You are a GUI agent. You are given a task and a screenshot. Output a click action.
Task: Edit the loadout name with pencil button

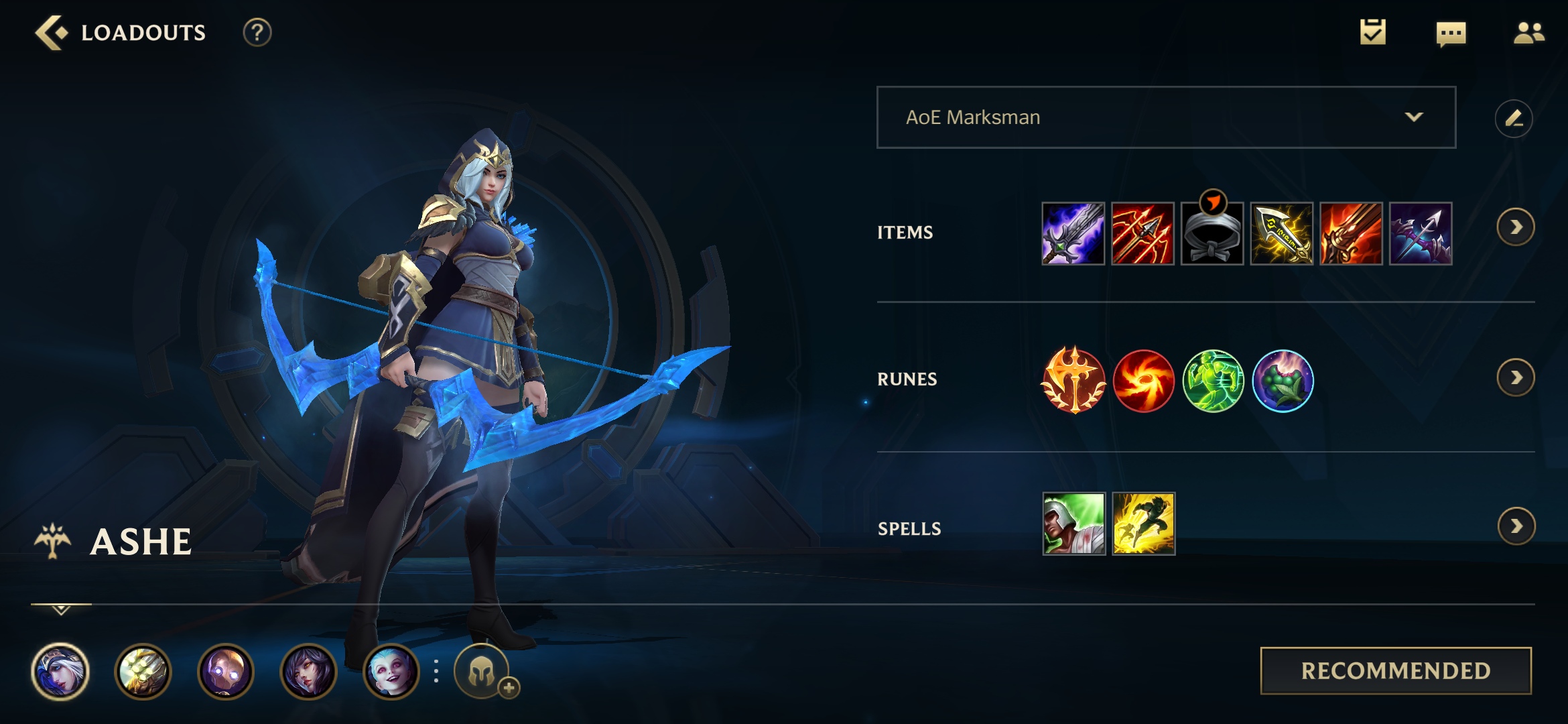tap(1513, 119)
